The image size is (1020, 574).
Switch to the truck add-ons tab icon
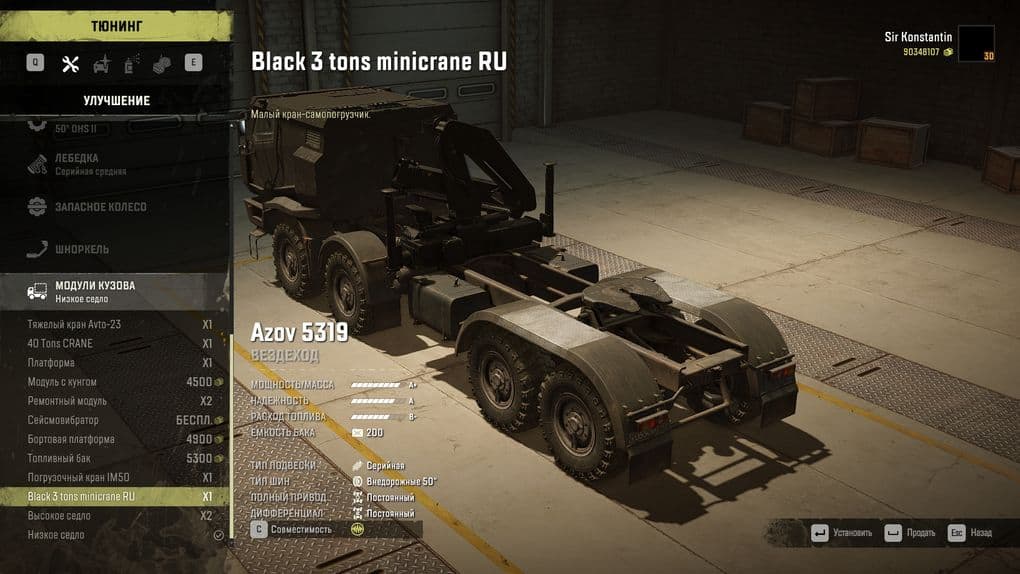101,64
